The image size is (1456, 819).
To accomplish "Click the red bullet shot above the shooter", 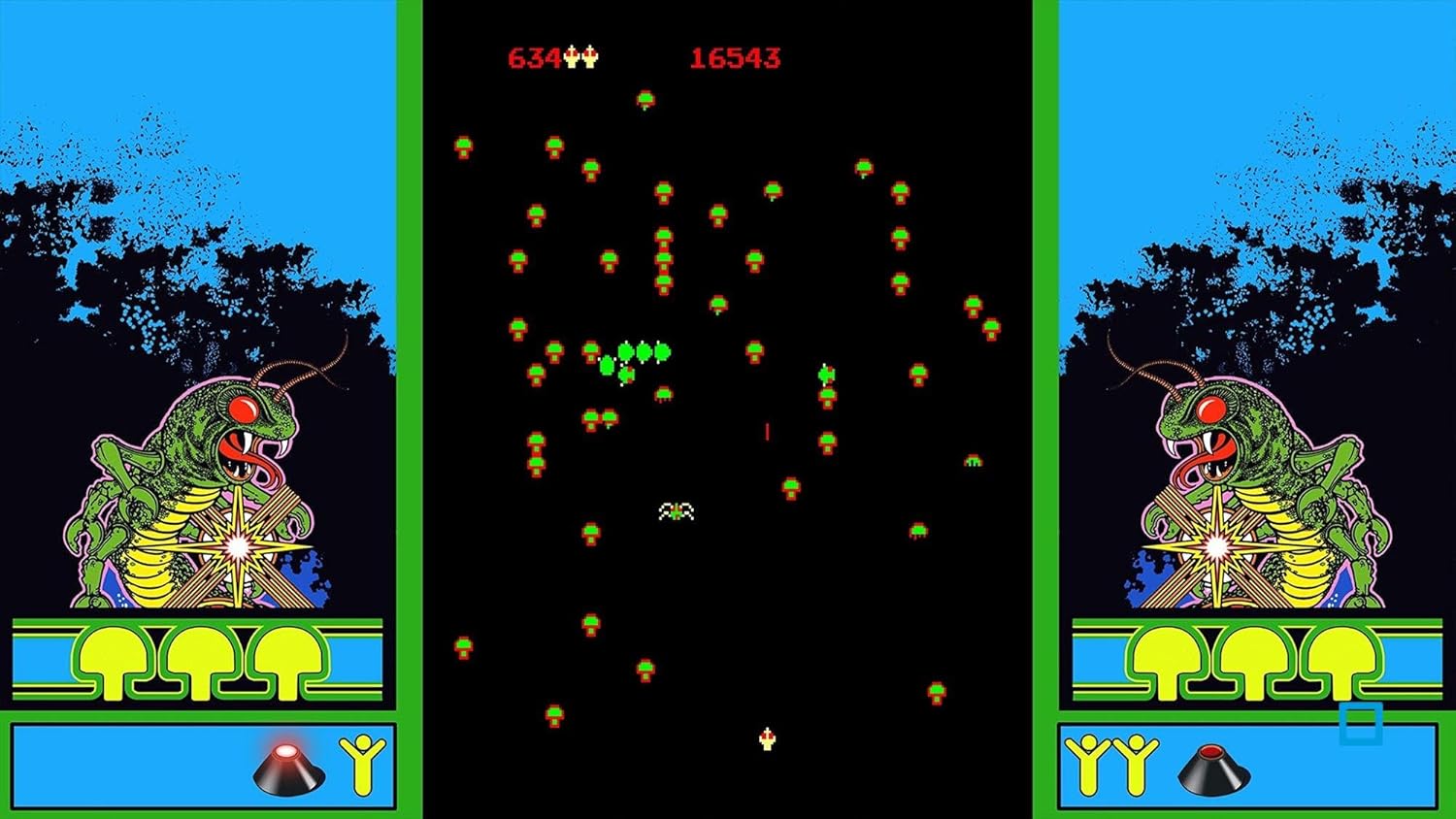I will pyautogui.click(x=767, y=430).
